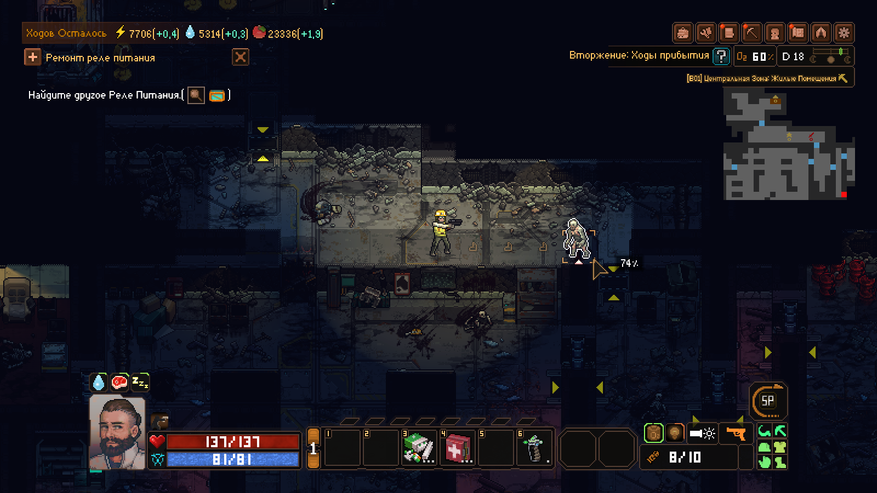Click the SP skip turn button
The height and width of the screenshot is (493, 877).
point(768,400)
